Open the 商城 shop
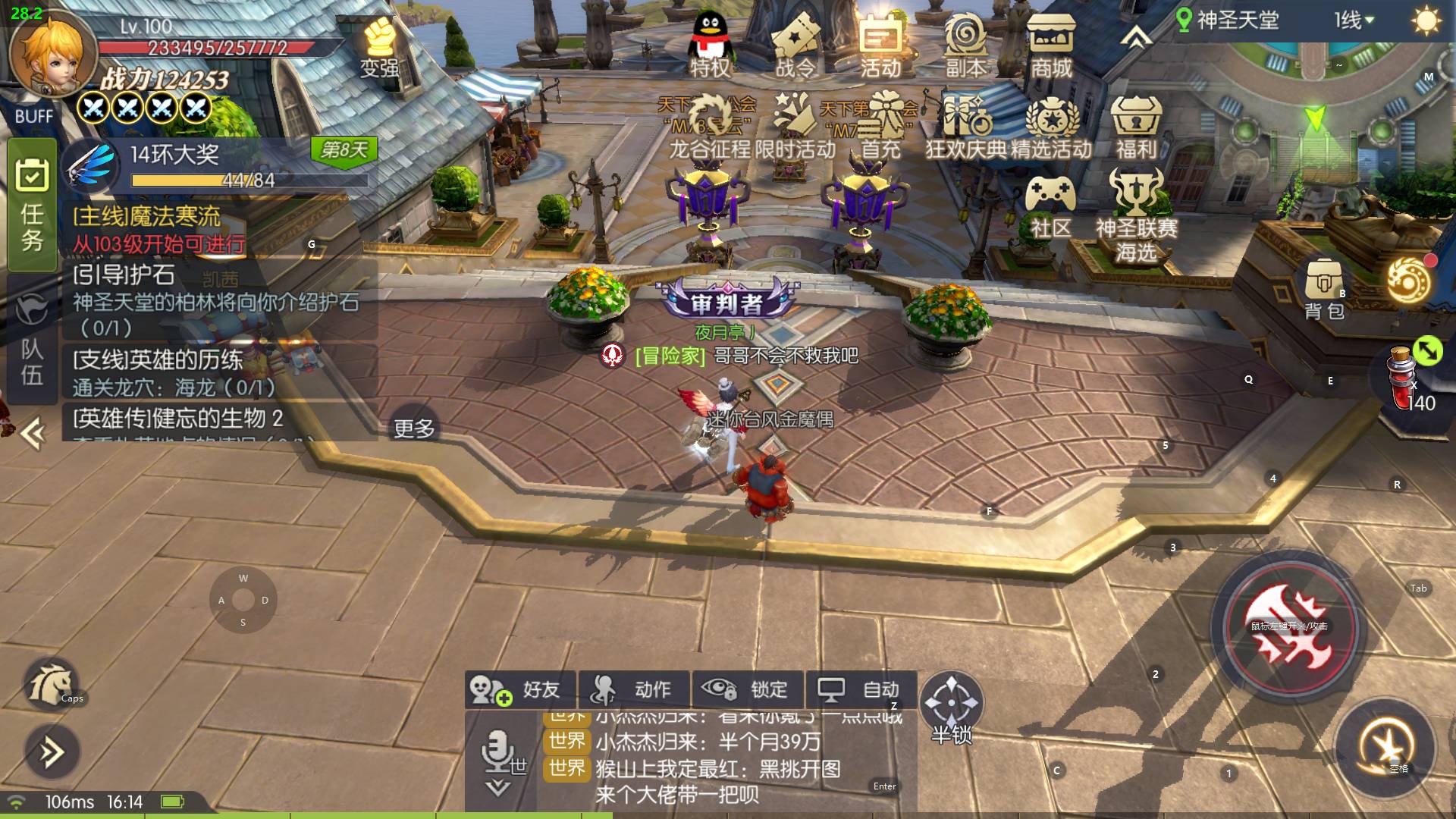 (1050, 47)
